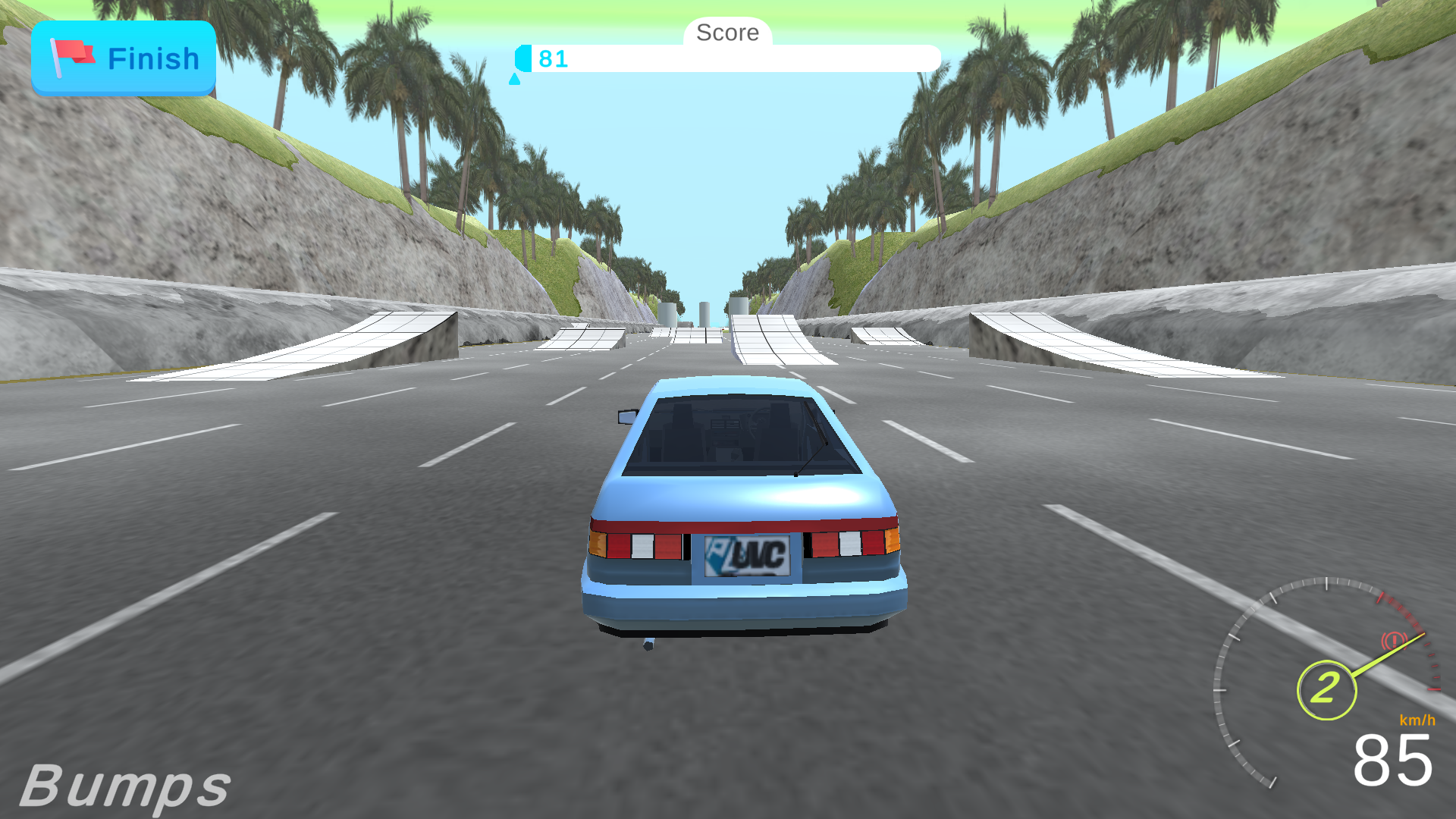Expand the Score progress display

click(728, 59)
